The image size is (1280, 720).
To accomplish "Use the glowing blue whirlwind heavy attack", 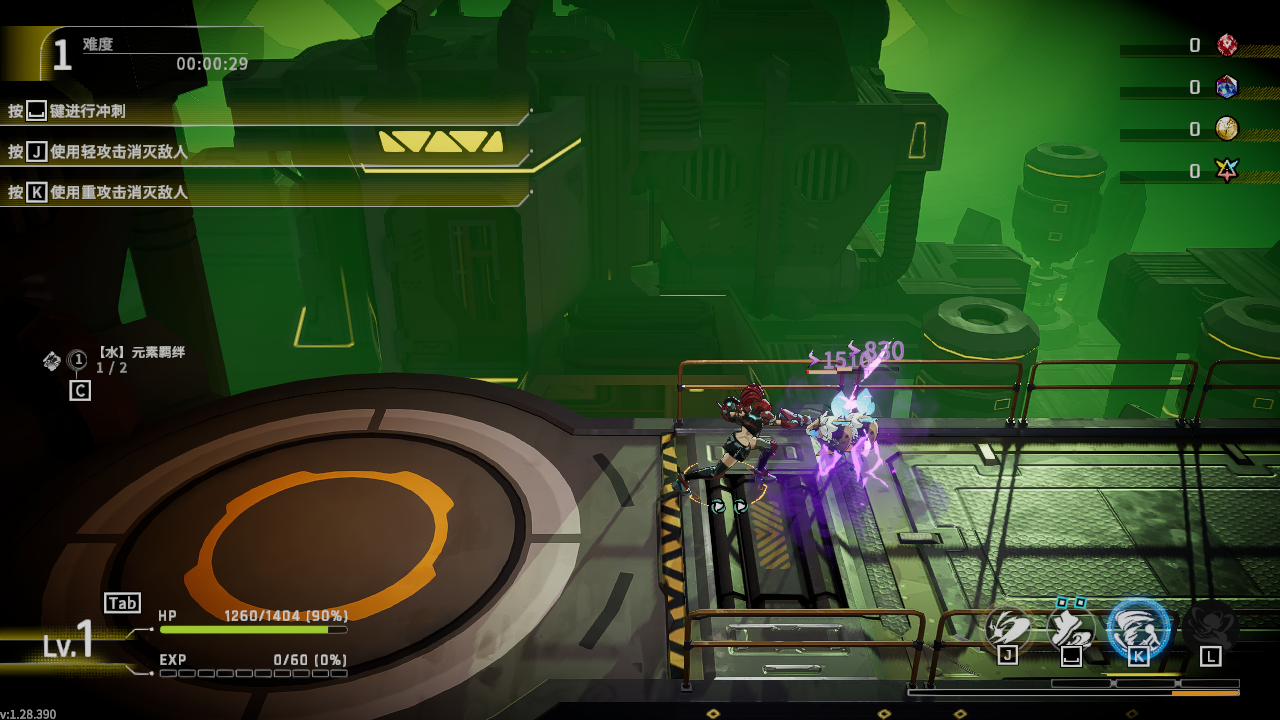I will (x=1138, y=628).
